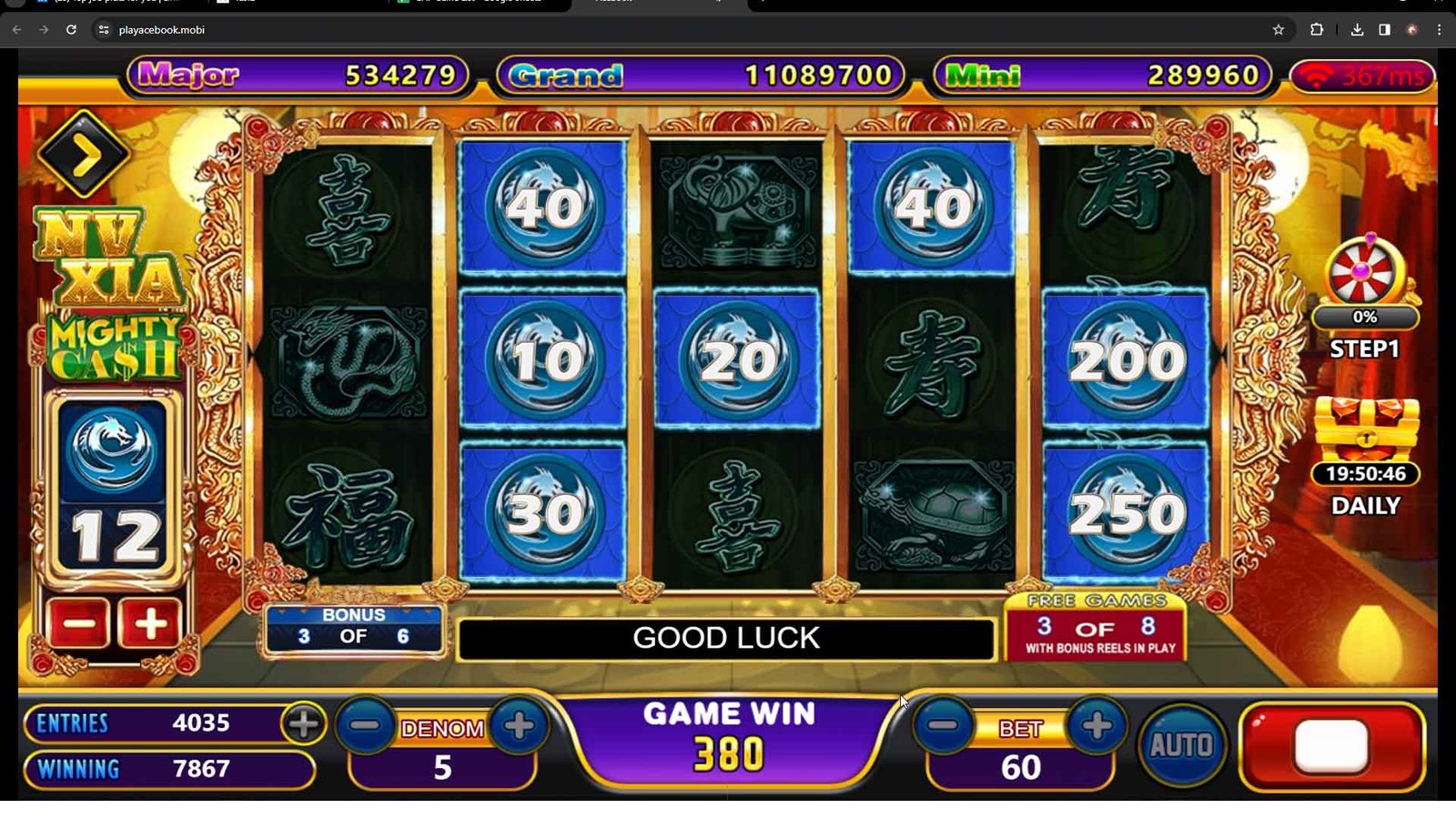The height and width of the screenshot is (819, 1456).
Task: Raise the denom value
Action: point(519,726)
